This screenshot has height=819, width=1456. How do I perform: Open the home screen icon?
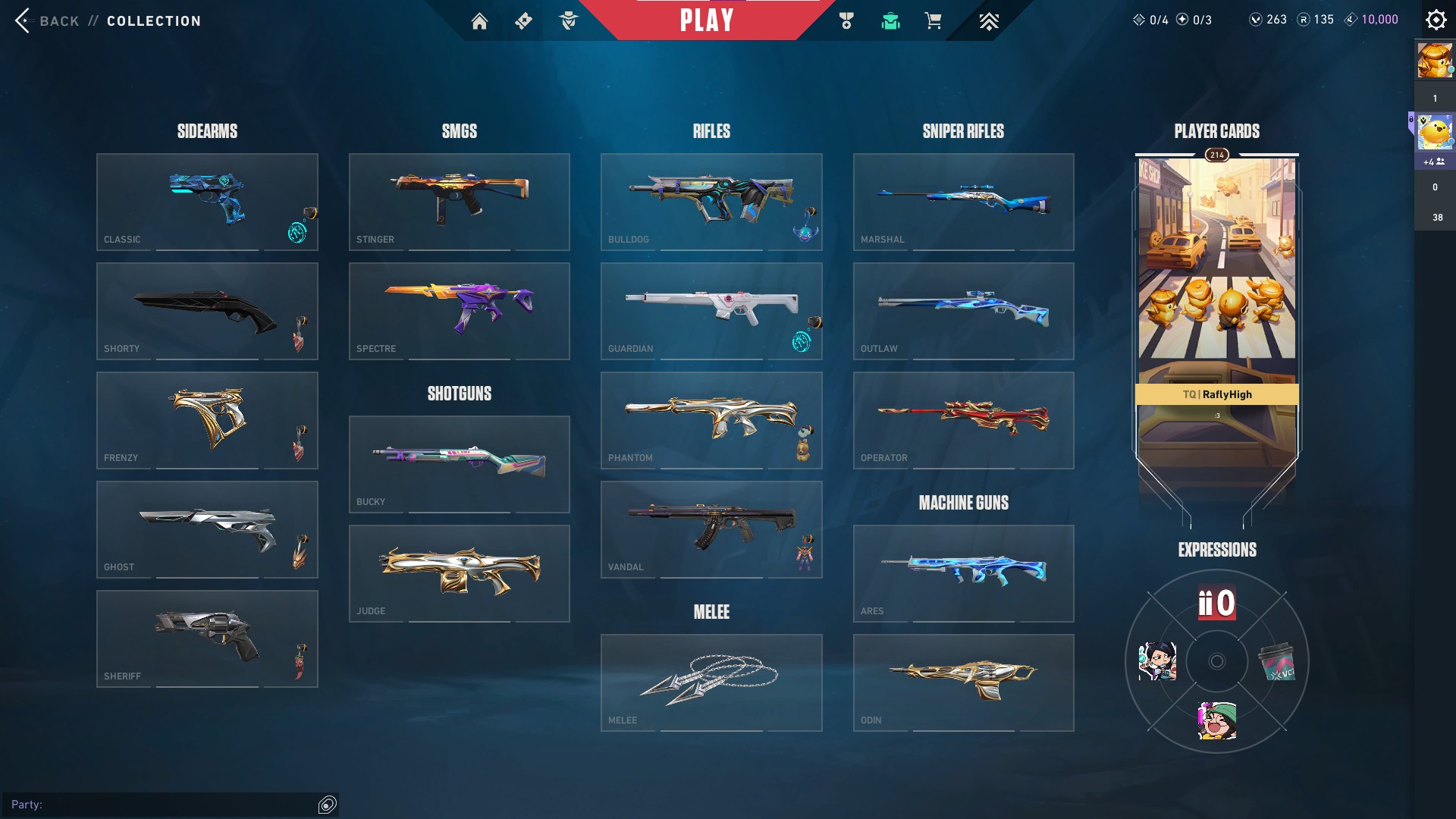(479, 21)
